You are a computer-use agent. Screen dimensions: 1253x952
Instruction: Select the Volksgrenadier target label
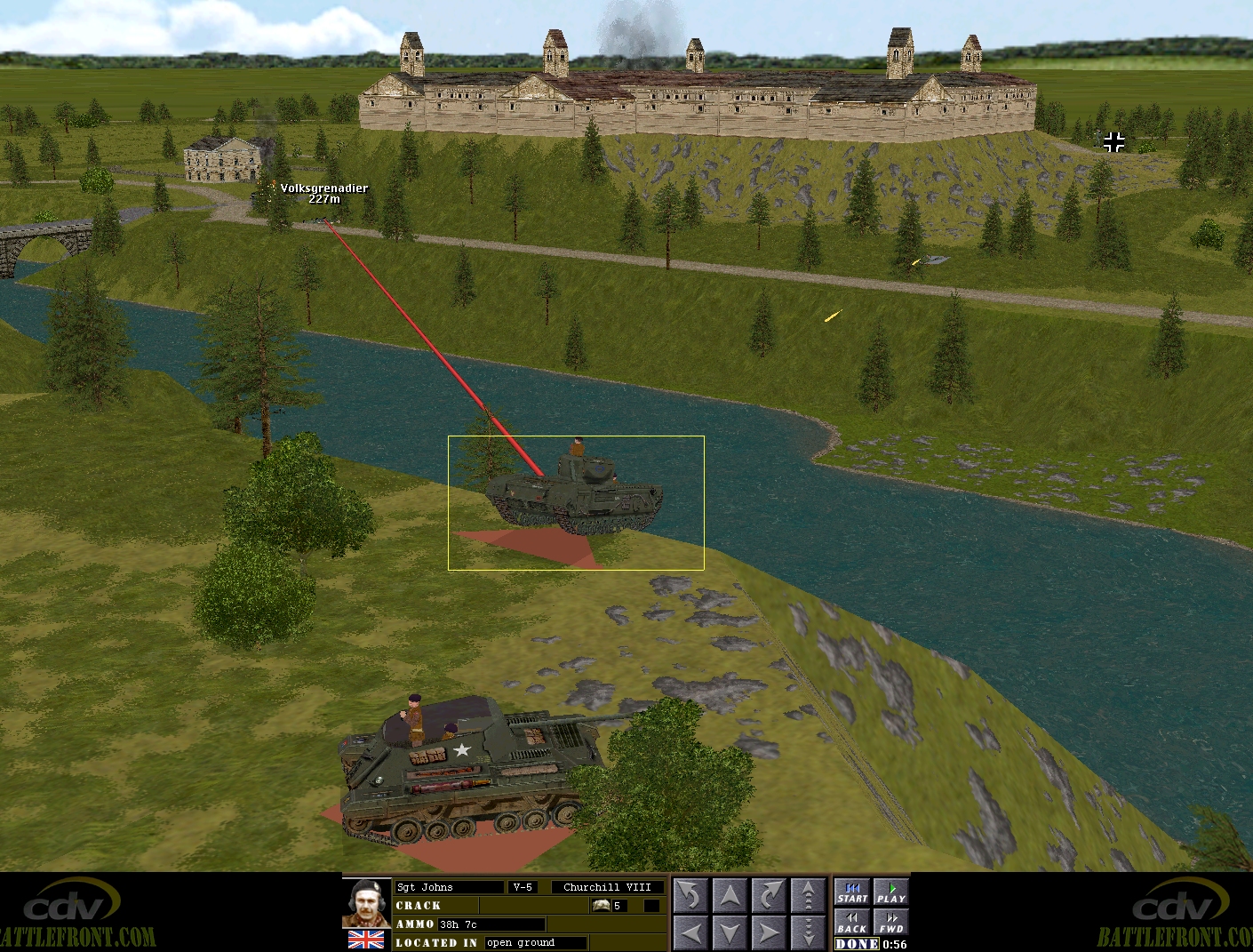tap(323, 193)
